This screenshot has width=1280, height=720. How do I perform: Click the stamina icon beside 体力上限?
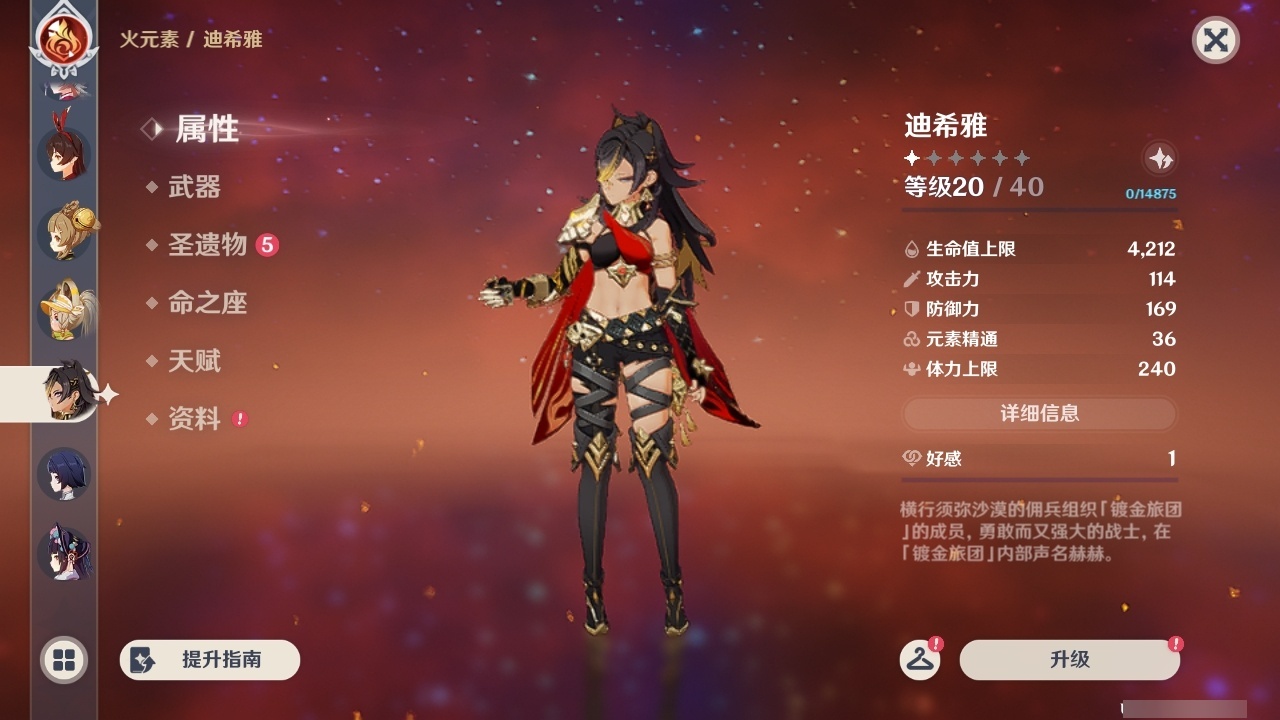coord(911,369)
